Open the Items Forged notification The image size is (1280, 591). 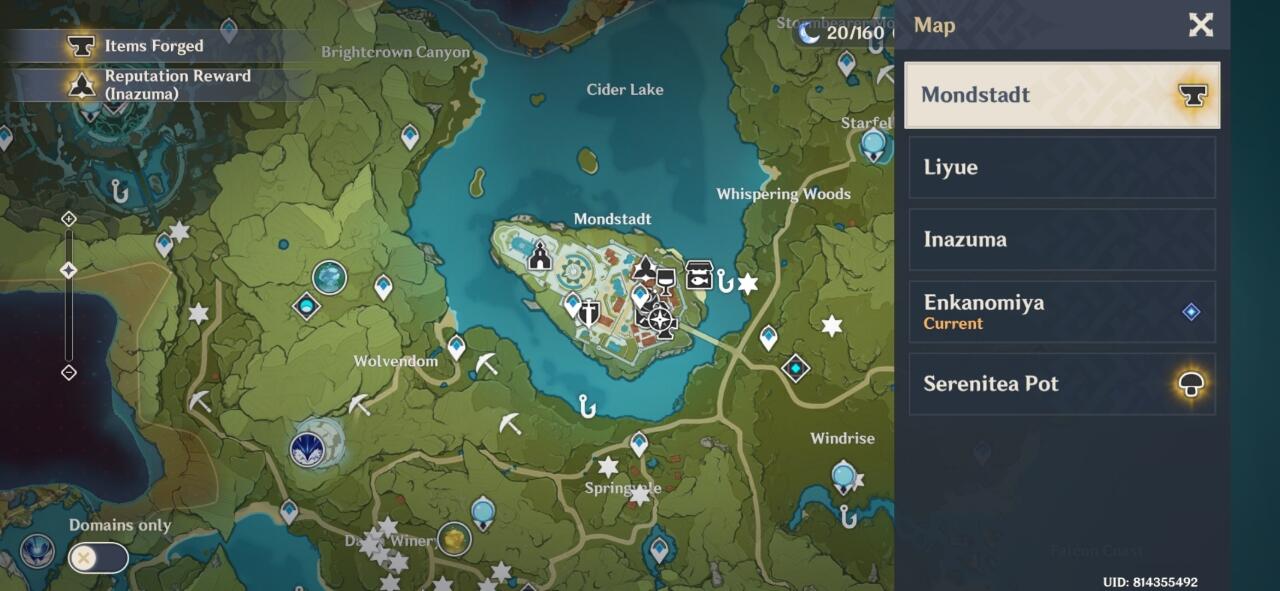[x=150, y=46]
